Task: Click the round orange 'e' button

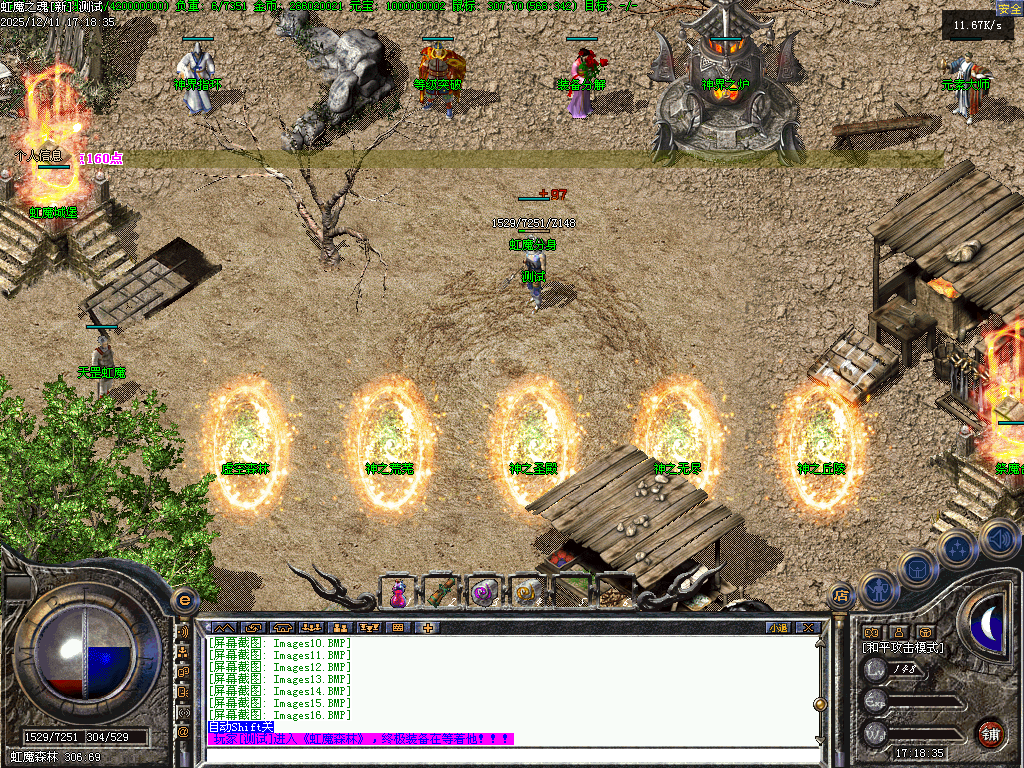Action: click(x=183, y=600)
